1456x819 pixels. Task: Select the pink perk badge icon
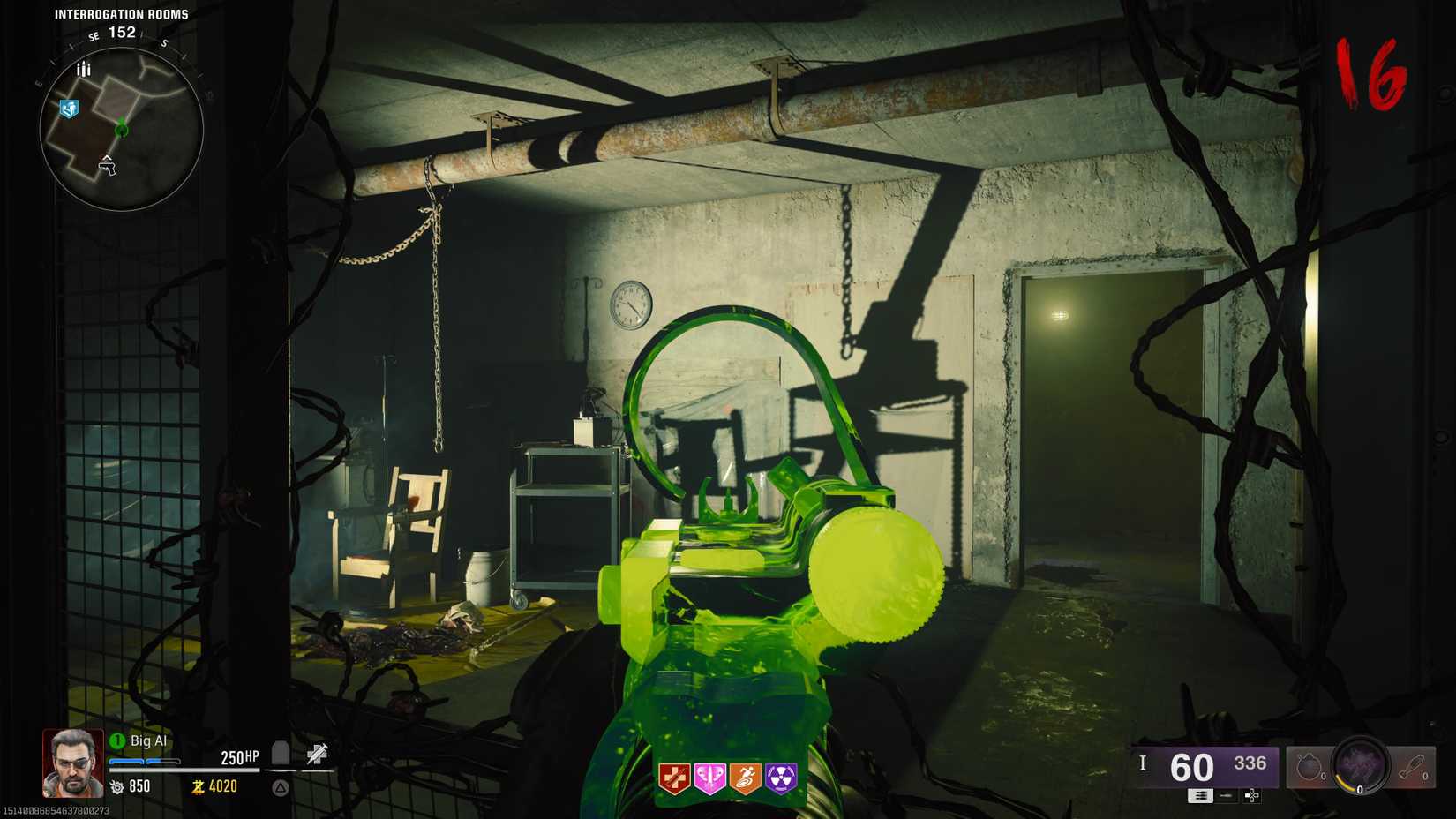(x=709, y=778)
